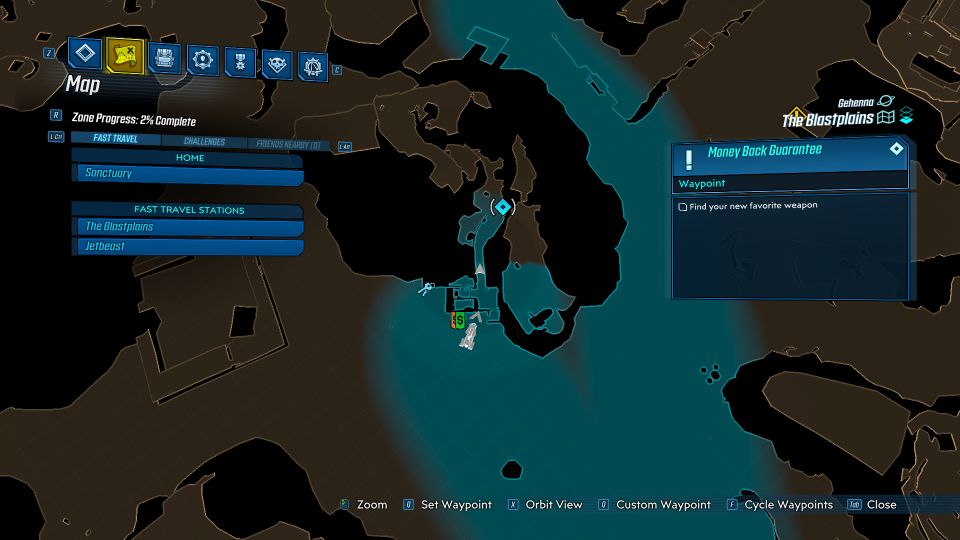Image resolution: width=960 pixels, height=540 pixels.
Task: Switch to the Skills tab icon
Action: click(x=204, y=60)
